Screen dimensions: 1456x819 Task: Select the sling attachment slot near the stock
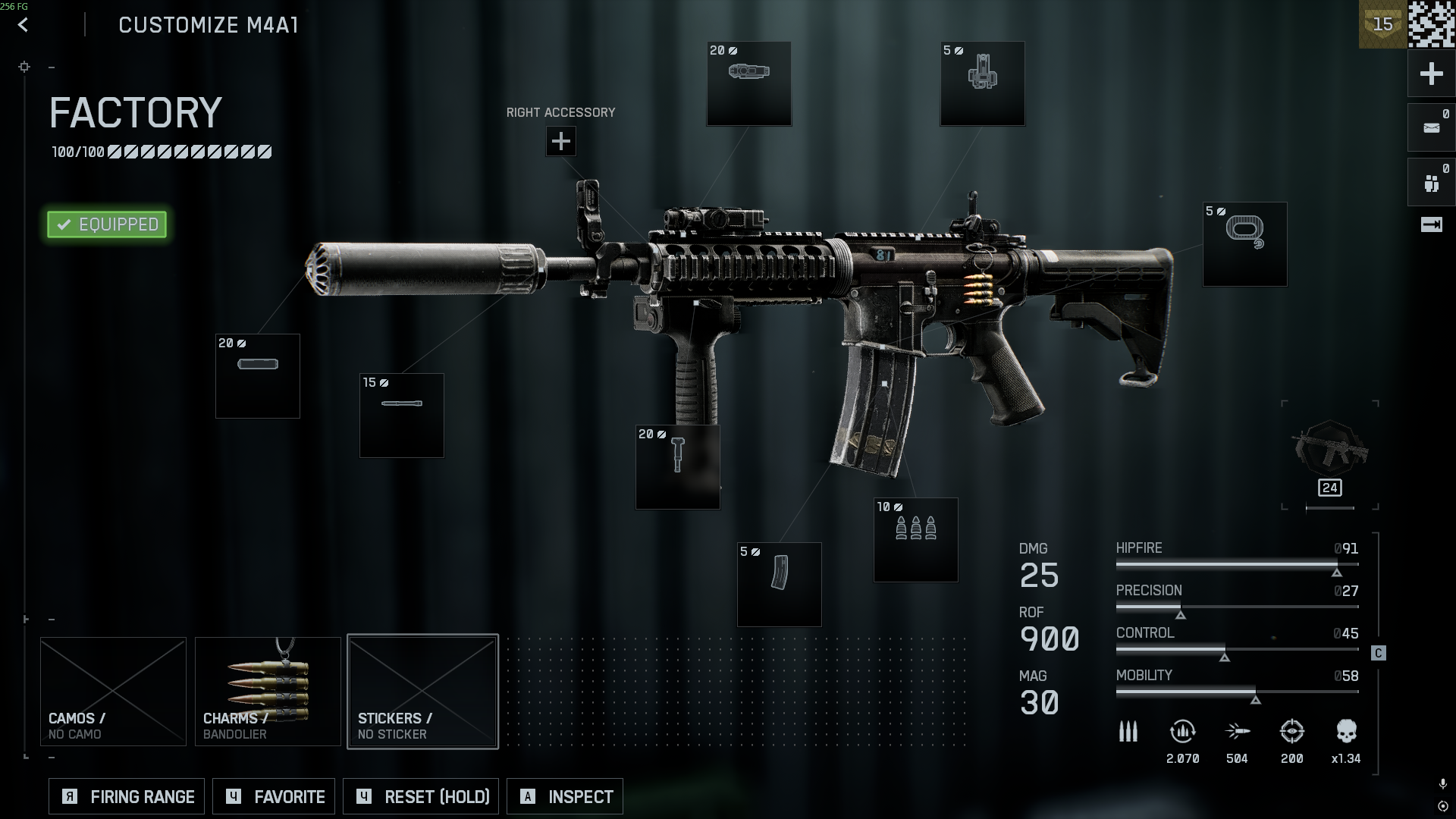point(1244,244)
